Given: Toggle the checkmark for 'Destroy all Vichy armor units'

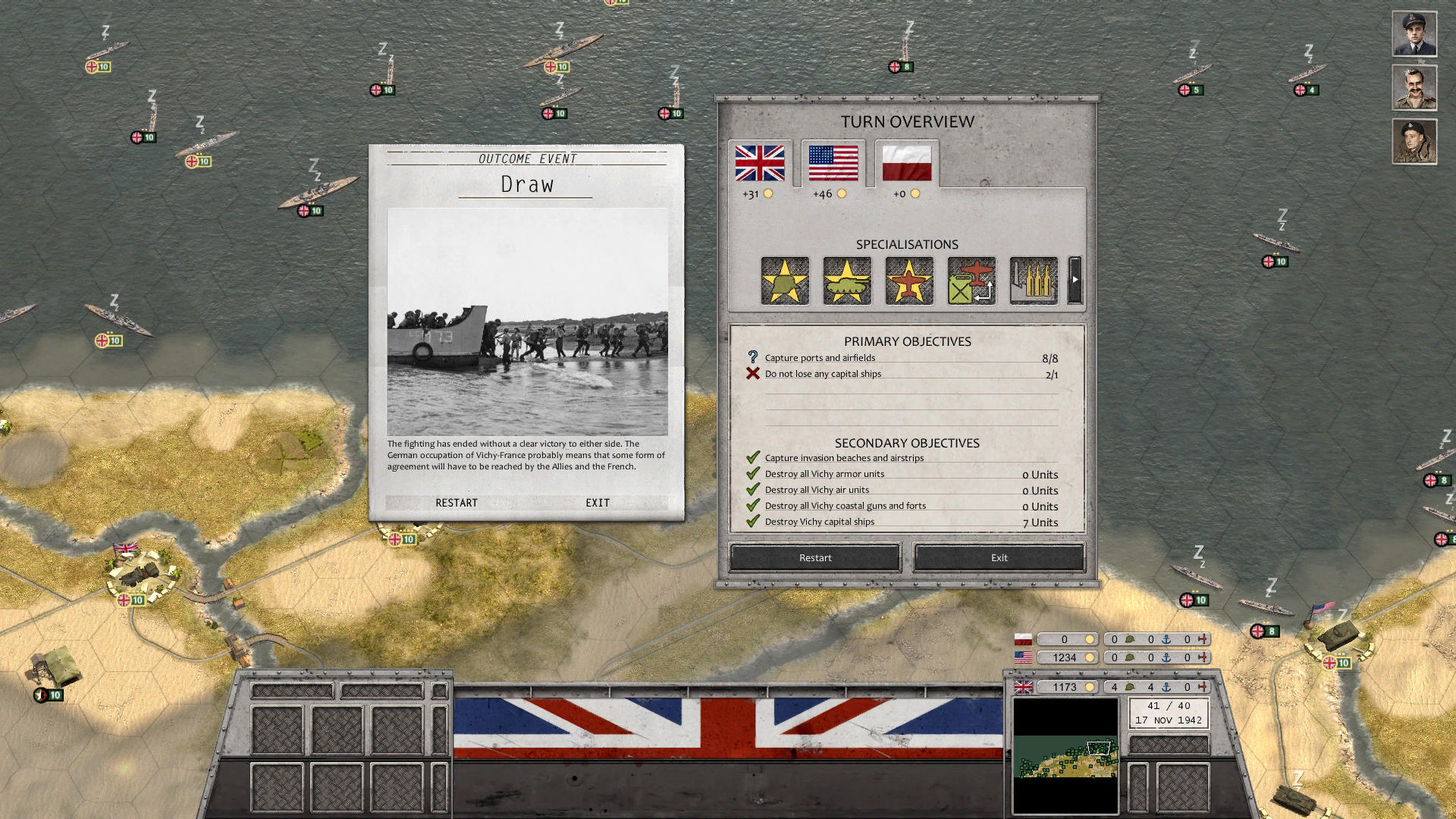Looking at the screenshot, I should click(x=753, y=473).
